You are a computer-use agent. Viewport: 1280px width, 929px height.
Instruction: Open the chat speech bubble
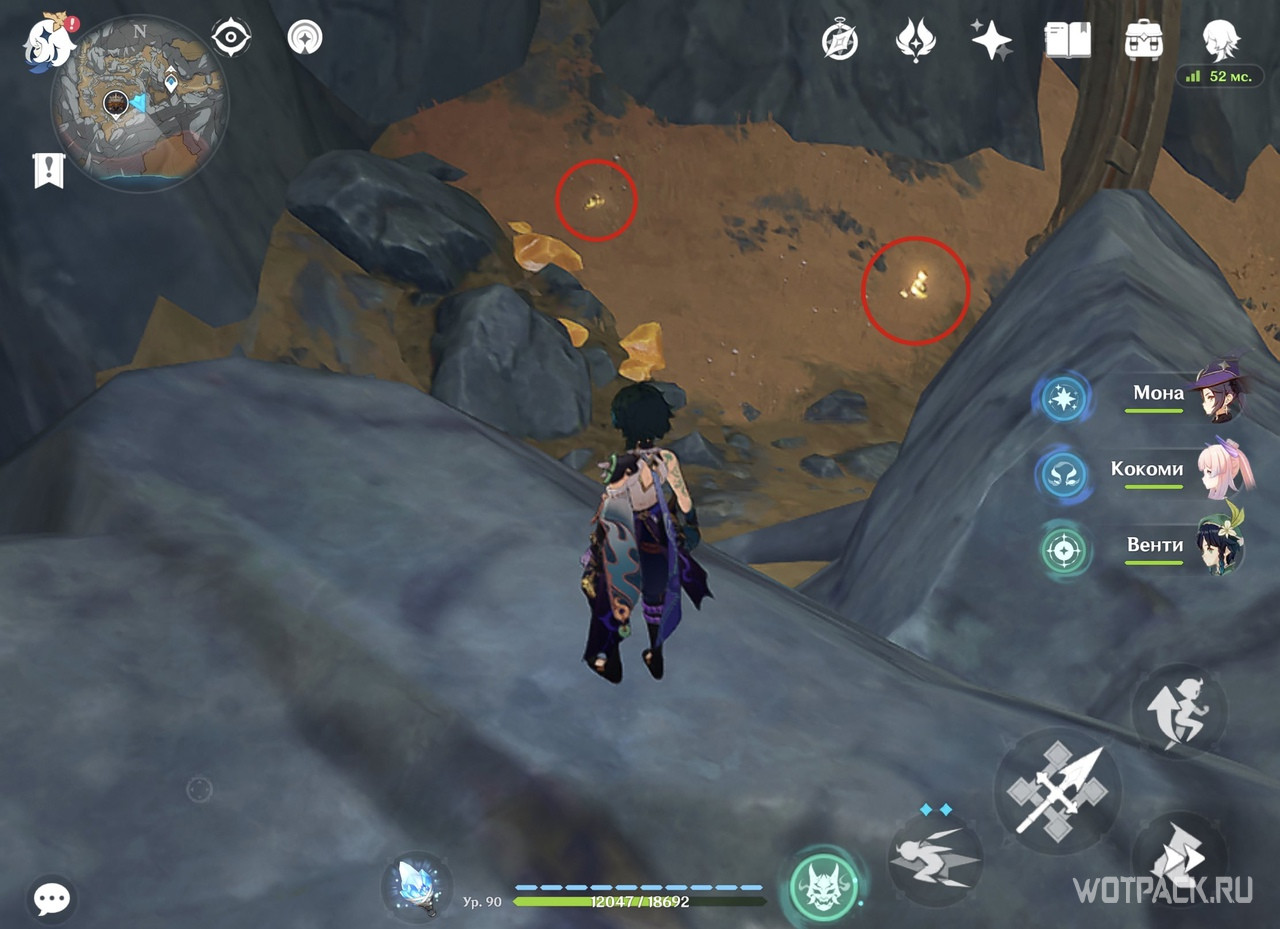(x=51, y=898)
